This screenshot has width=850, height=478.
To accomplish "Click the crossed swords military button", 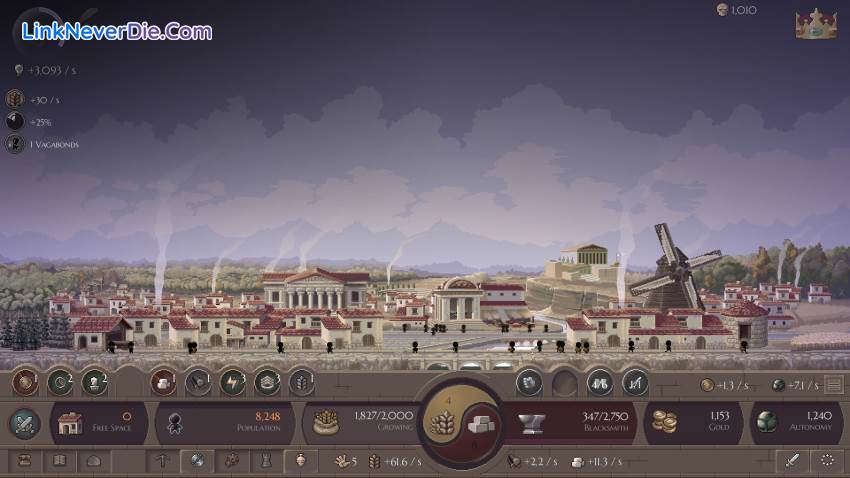I will click(24, 423).
